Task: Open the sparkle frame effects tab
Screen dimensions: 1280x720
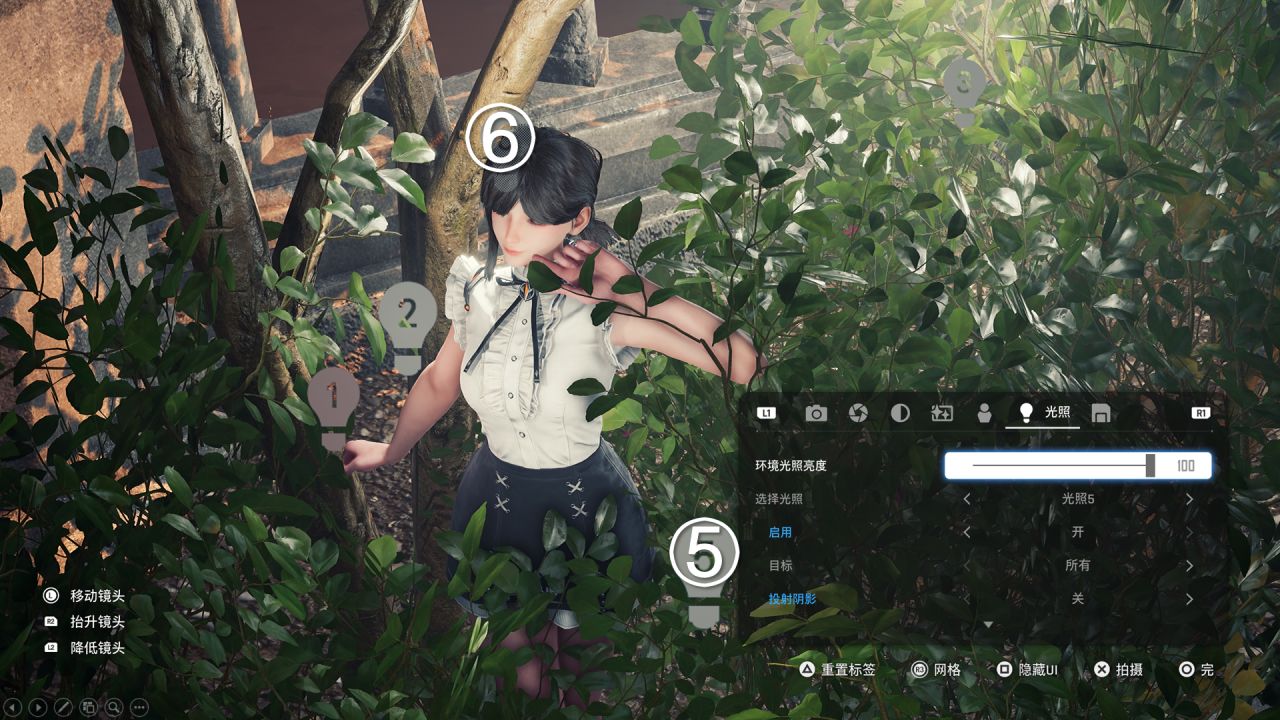Action: (942, 413)
